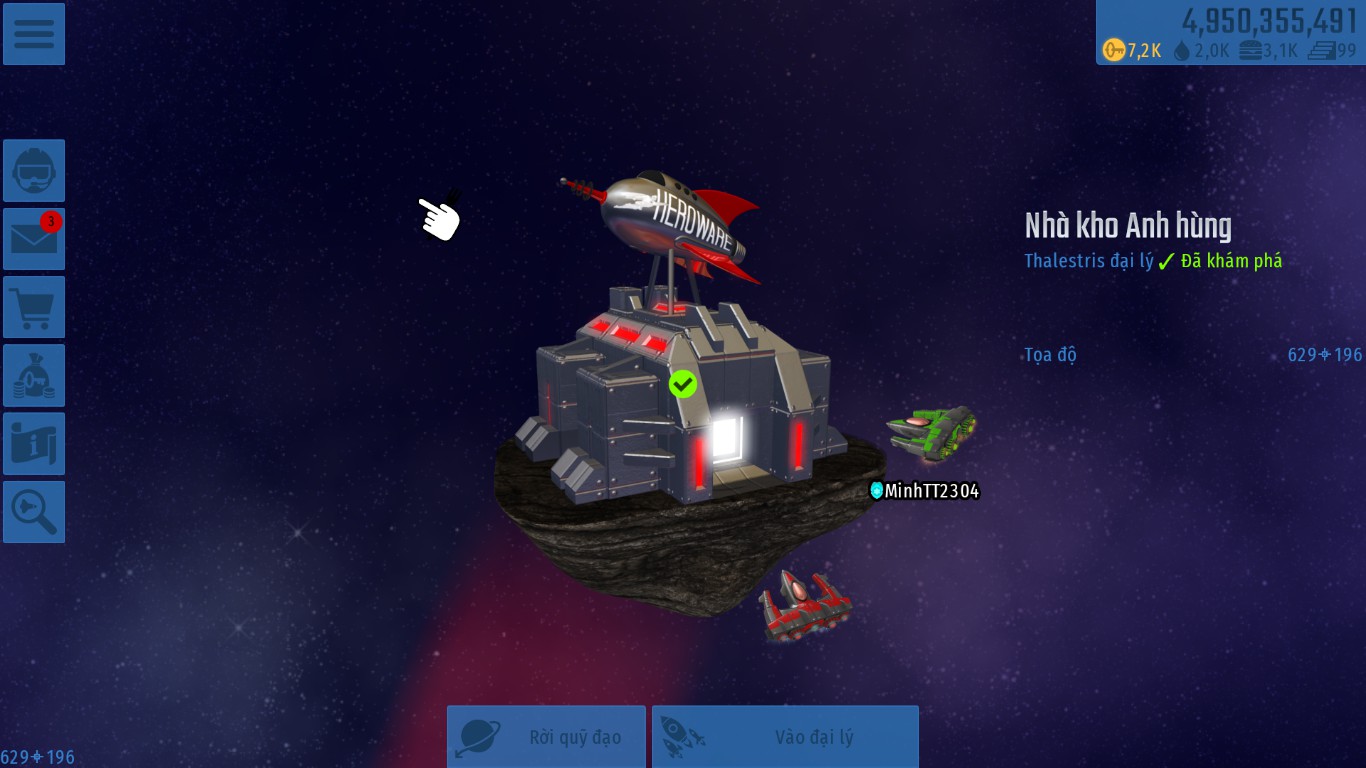Open the money bag and coins icon

tap(34, 376)
